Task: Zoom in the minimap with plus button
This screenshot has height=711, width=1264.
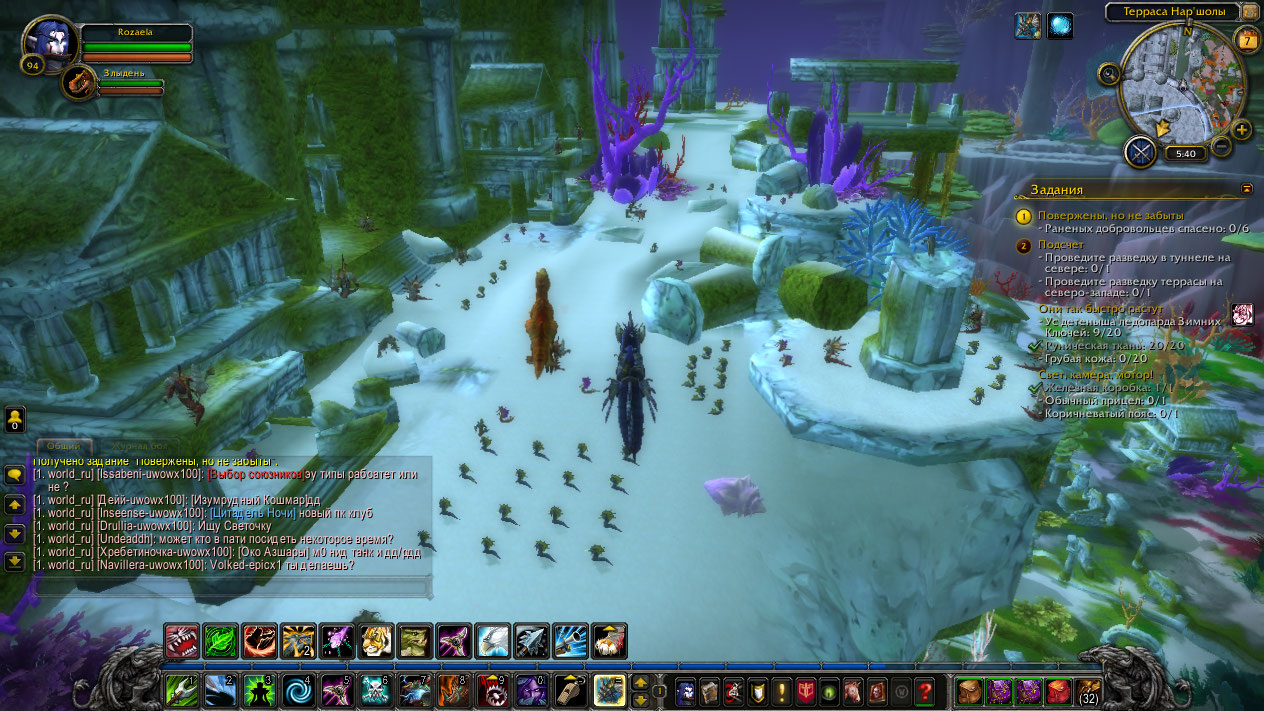Action: click(x=1242, y=130)
